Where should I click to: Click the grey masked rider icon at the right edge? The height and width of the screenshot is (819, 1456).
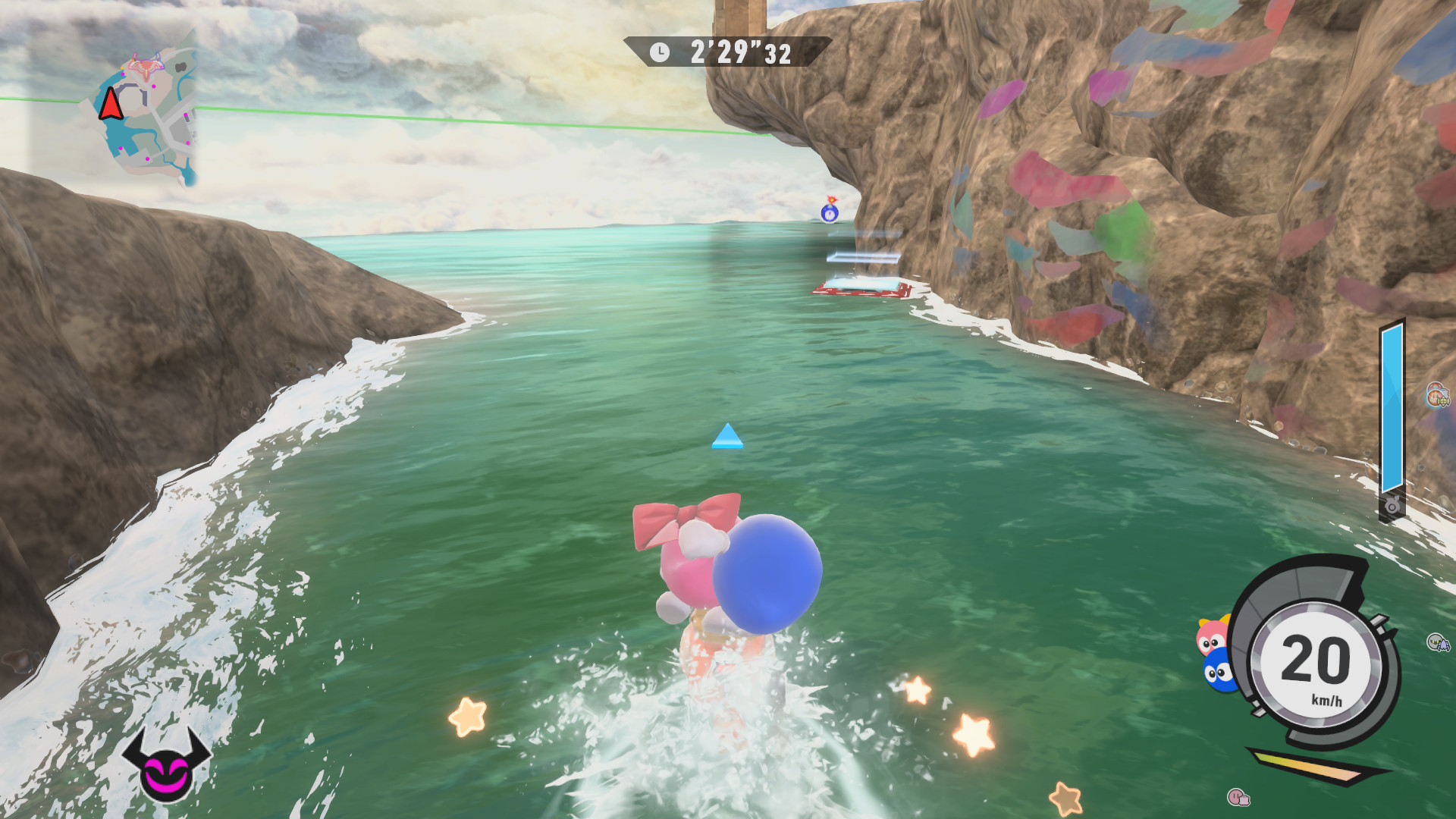pyautogui.click(x=1438, y=643)
